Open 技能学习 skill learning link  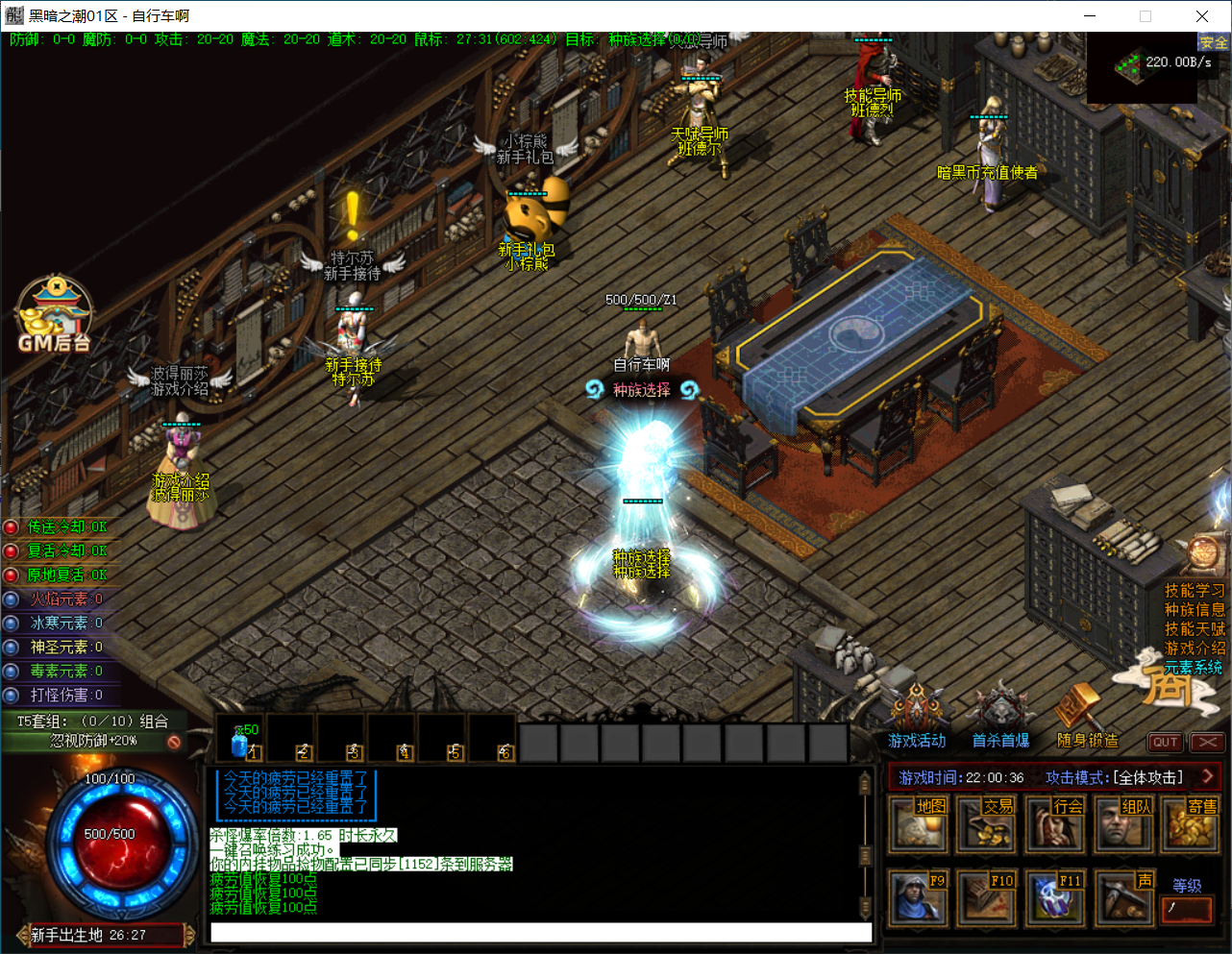(x=1195, y=591)
